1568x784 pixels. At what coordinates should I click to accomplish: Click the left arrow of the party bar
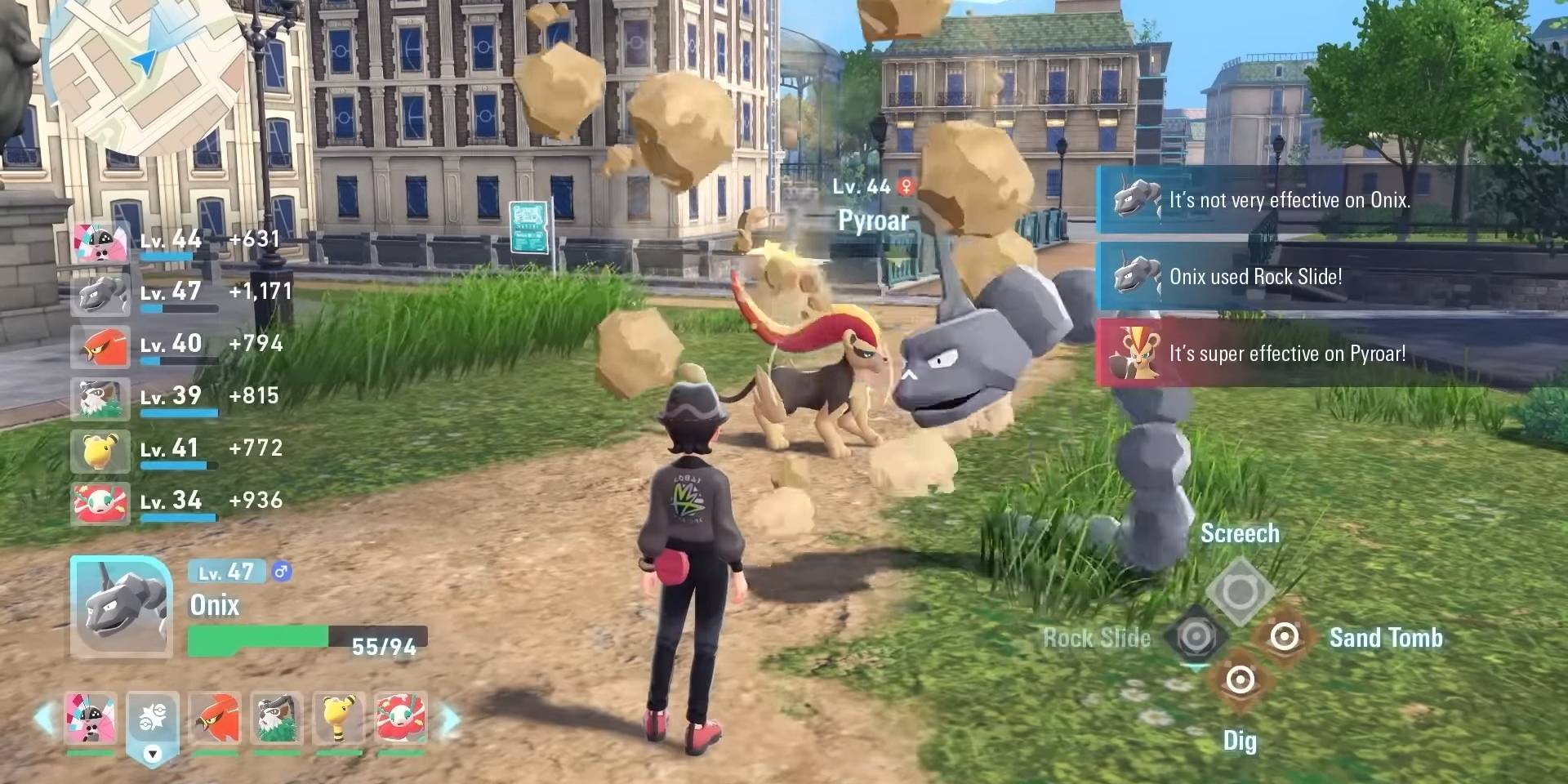(x=44, y=719)
